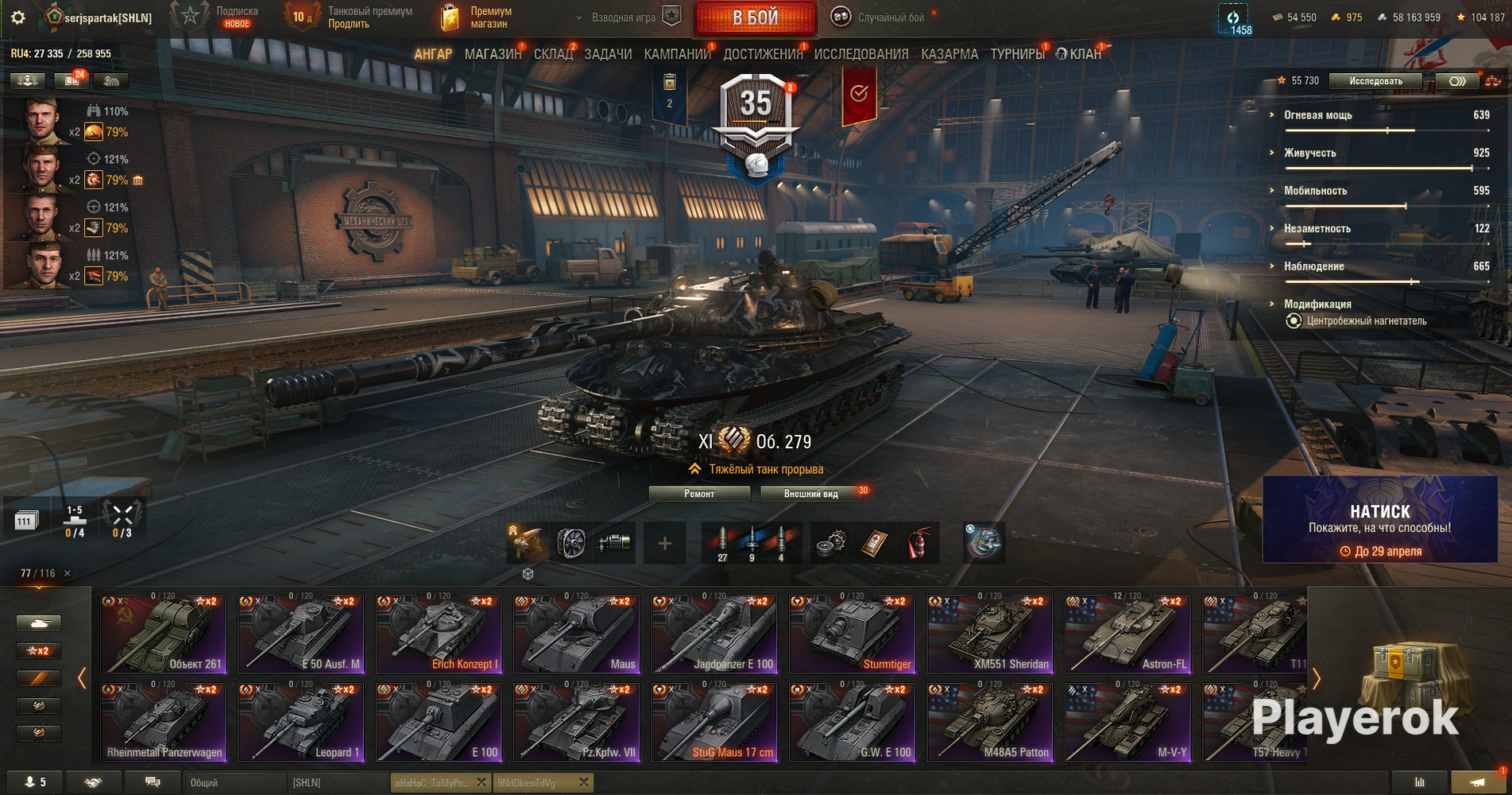
Task: Show the КАЗАРМА tab
Action: click(x=949, y=54)
